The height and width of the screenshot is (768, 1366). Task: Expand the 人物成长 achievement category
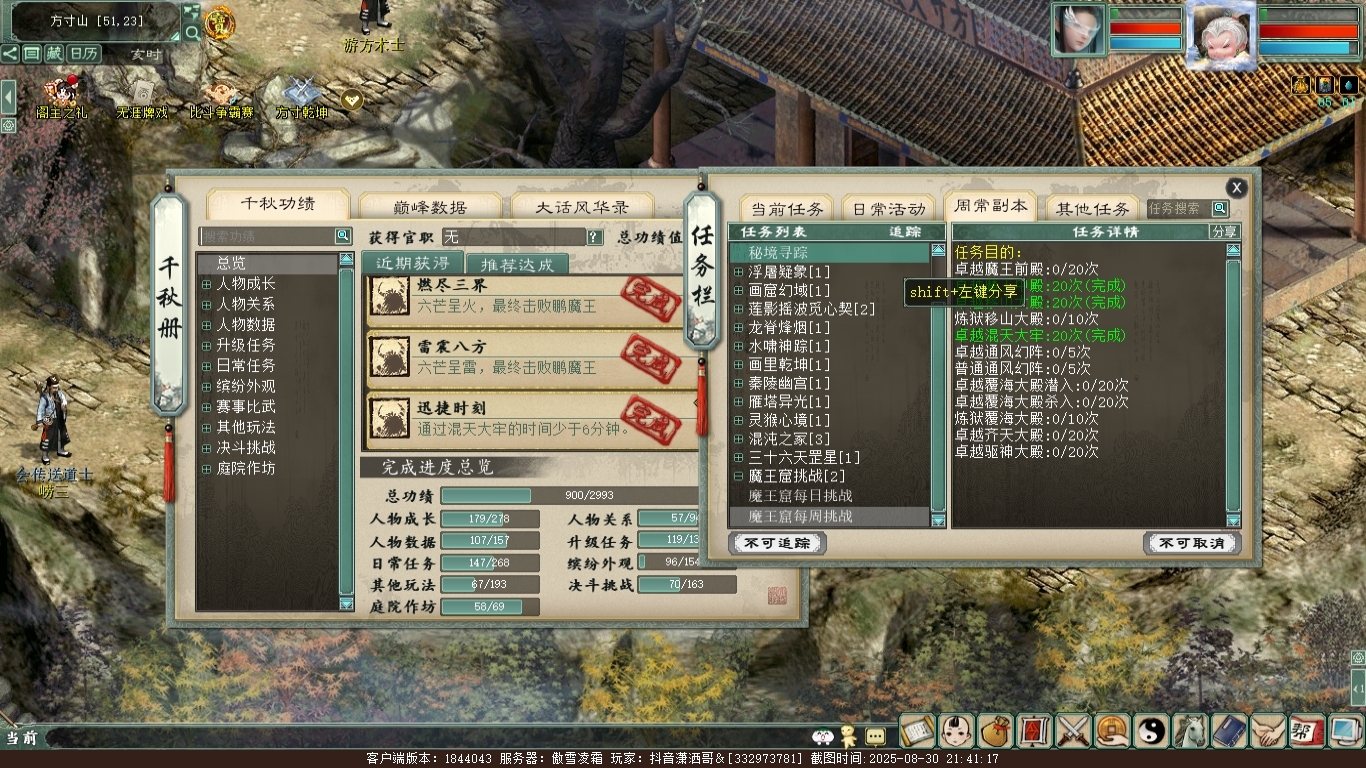pos(207,284)
